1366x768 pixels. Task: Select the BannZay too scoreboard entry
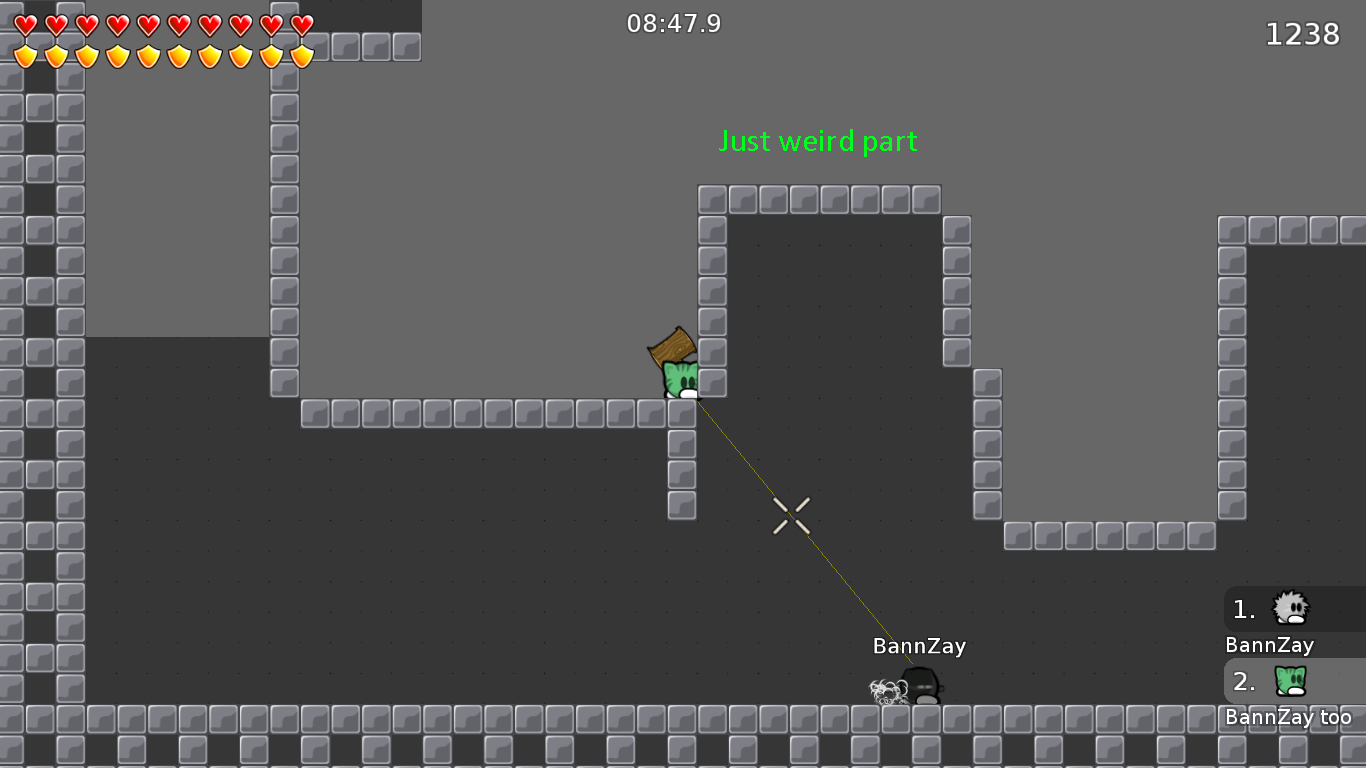(1290, 717)
